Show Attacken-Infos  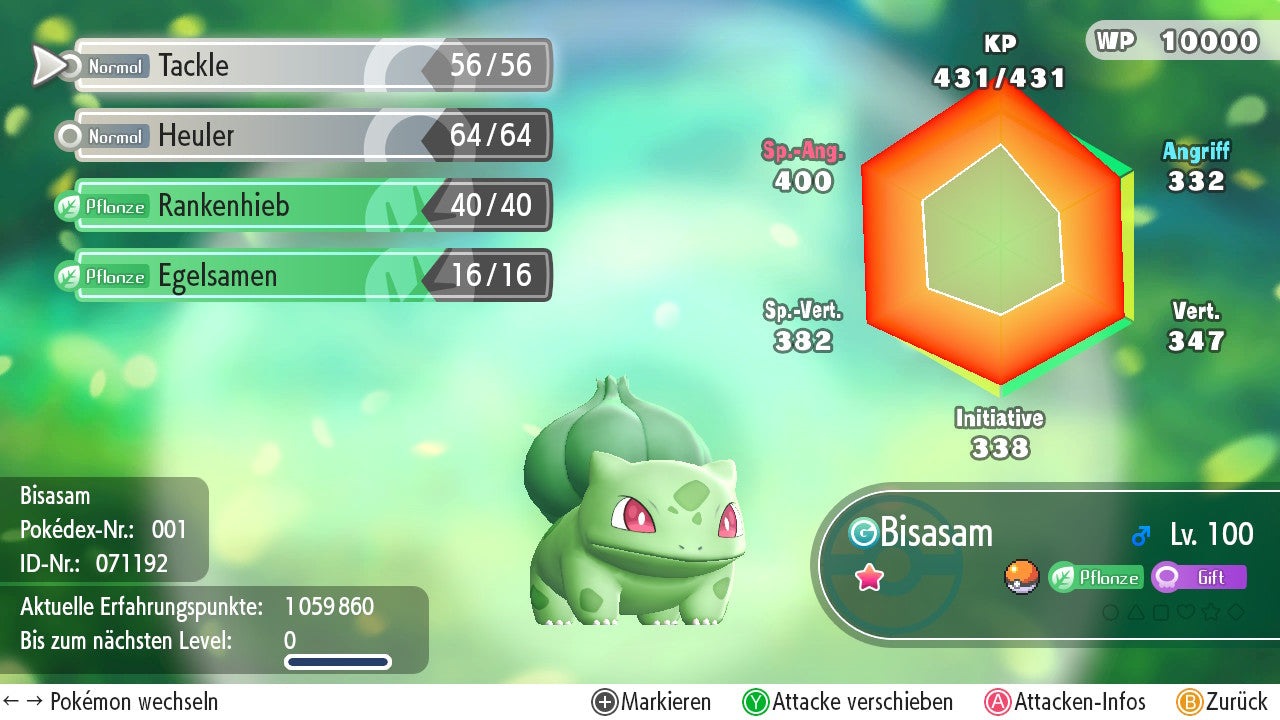[x=1066, y=702]
